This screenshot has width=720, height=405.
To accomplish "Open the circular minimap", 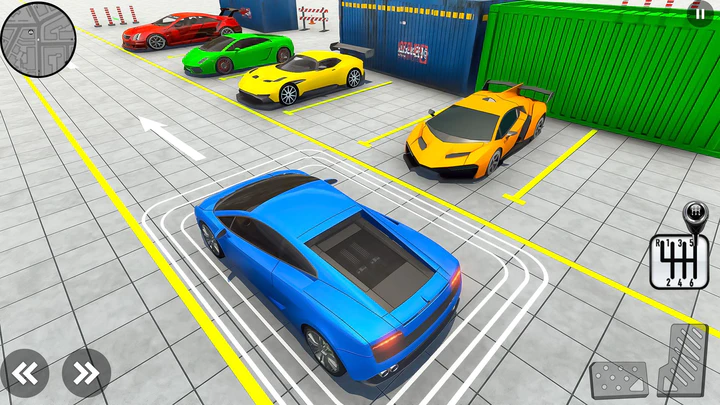I will 38,38.
